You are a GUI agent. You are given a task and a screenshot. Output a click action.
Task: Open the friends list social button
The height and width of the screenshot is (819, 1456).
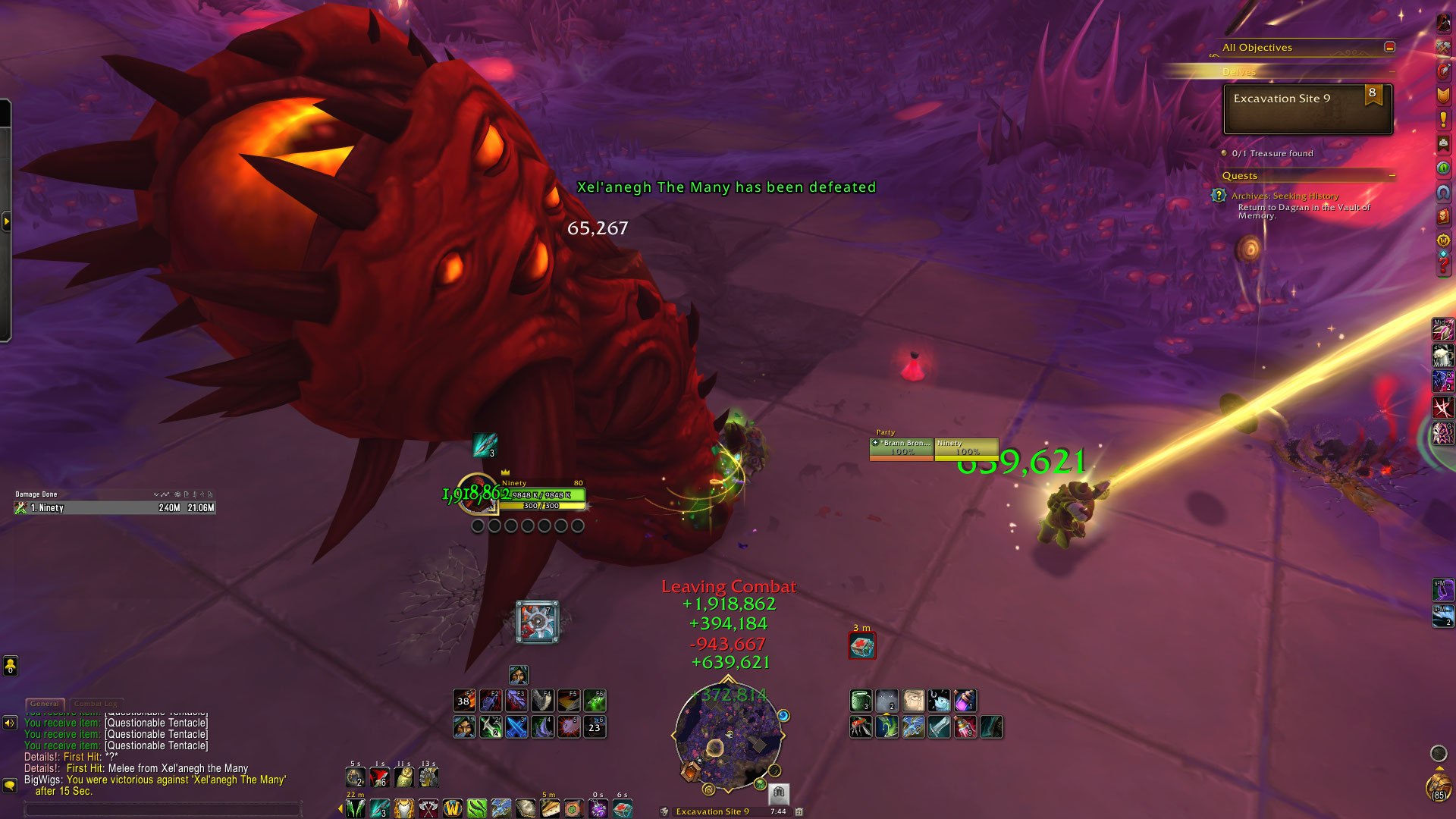tap(10, 666)
